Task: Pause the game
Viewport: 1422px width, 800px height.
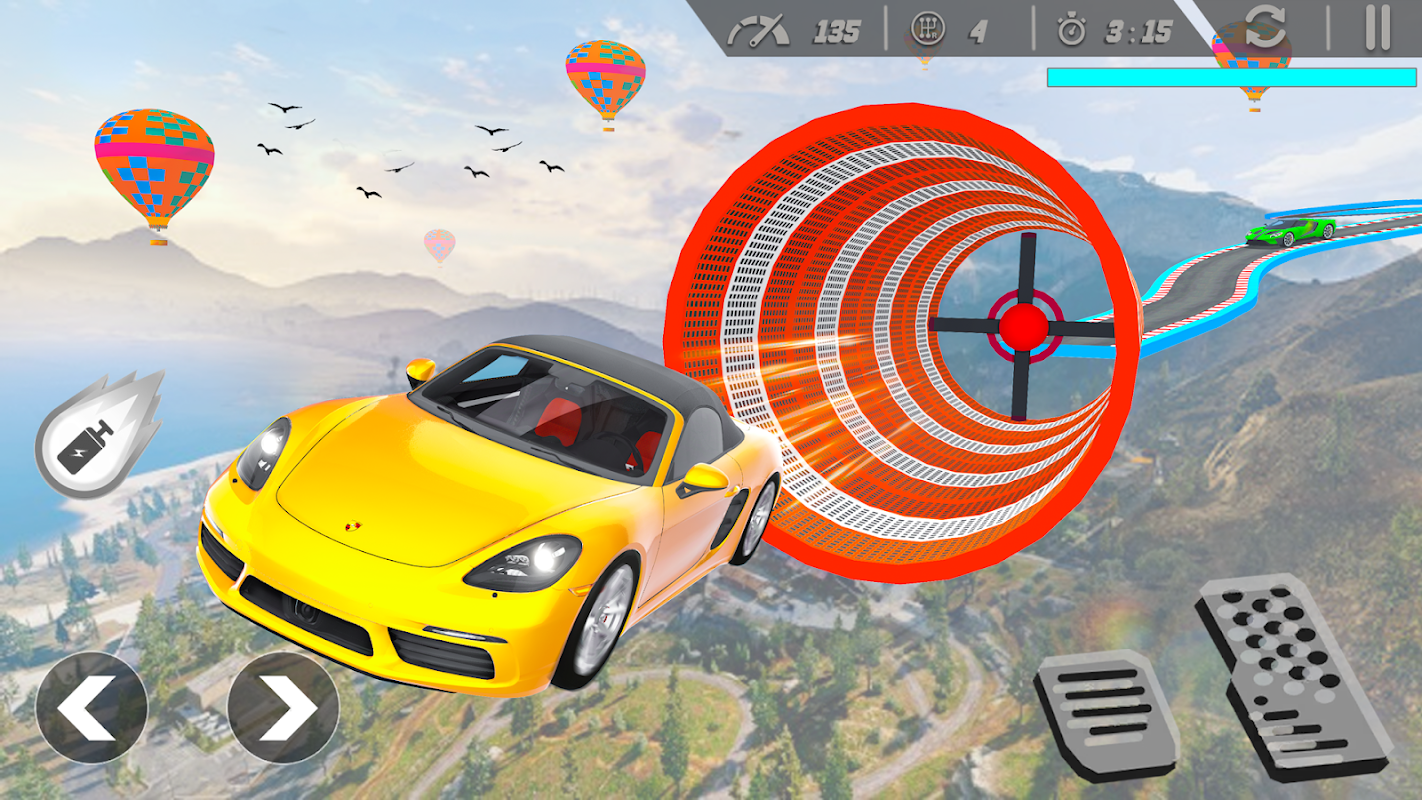Action: 1377,28
